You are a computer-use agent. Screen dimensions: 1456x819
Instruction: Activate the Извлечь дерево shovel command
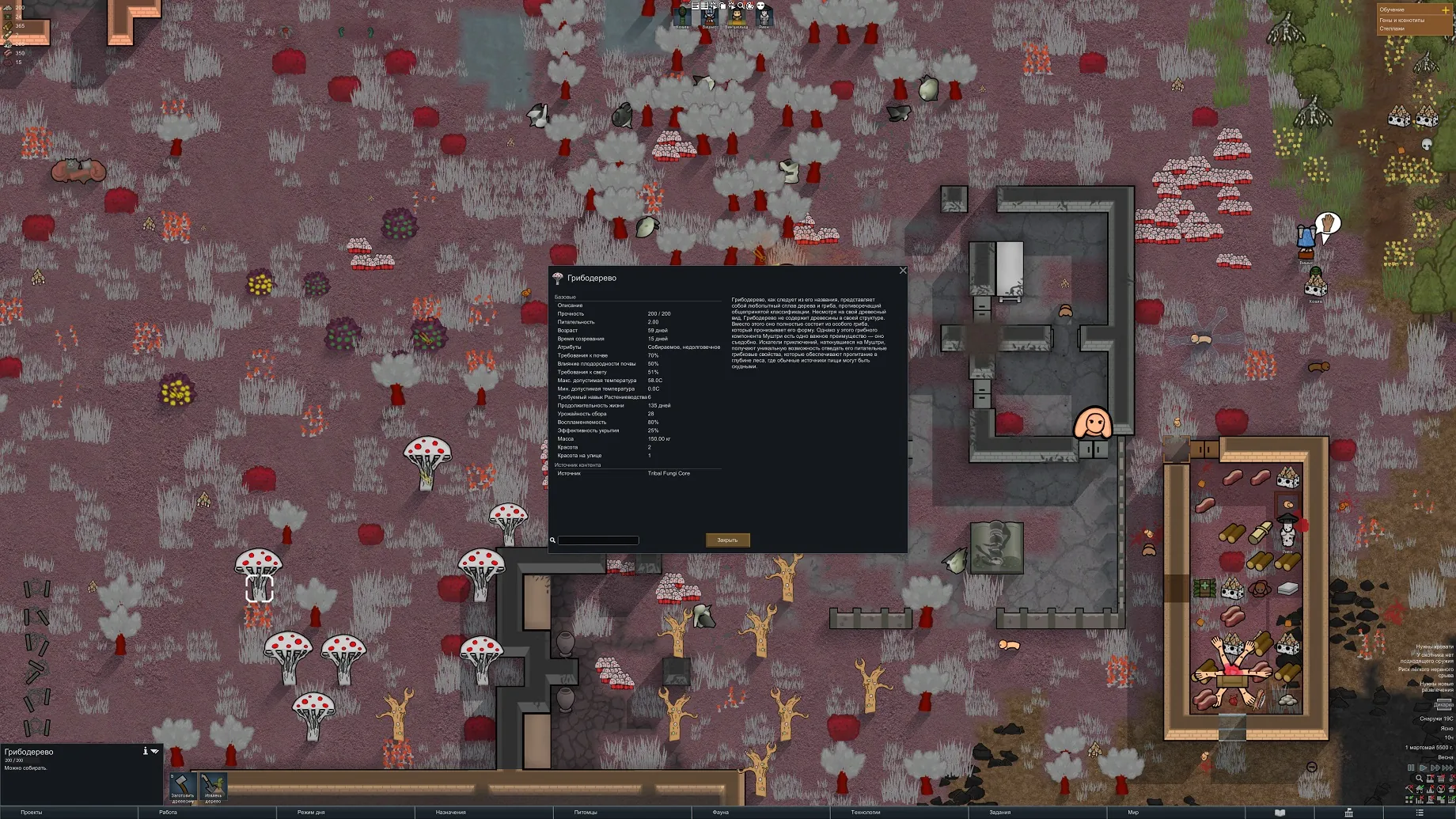pos(213,787)
